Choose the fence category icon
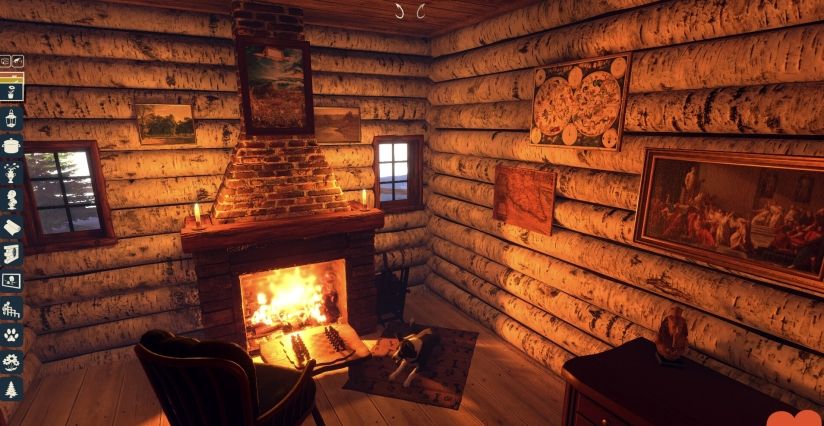Image resolution: width=824 pixels, height=426 pixels. tap(12, 308)
